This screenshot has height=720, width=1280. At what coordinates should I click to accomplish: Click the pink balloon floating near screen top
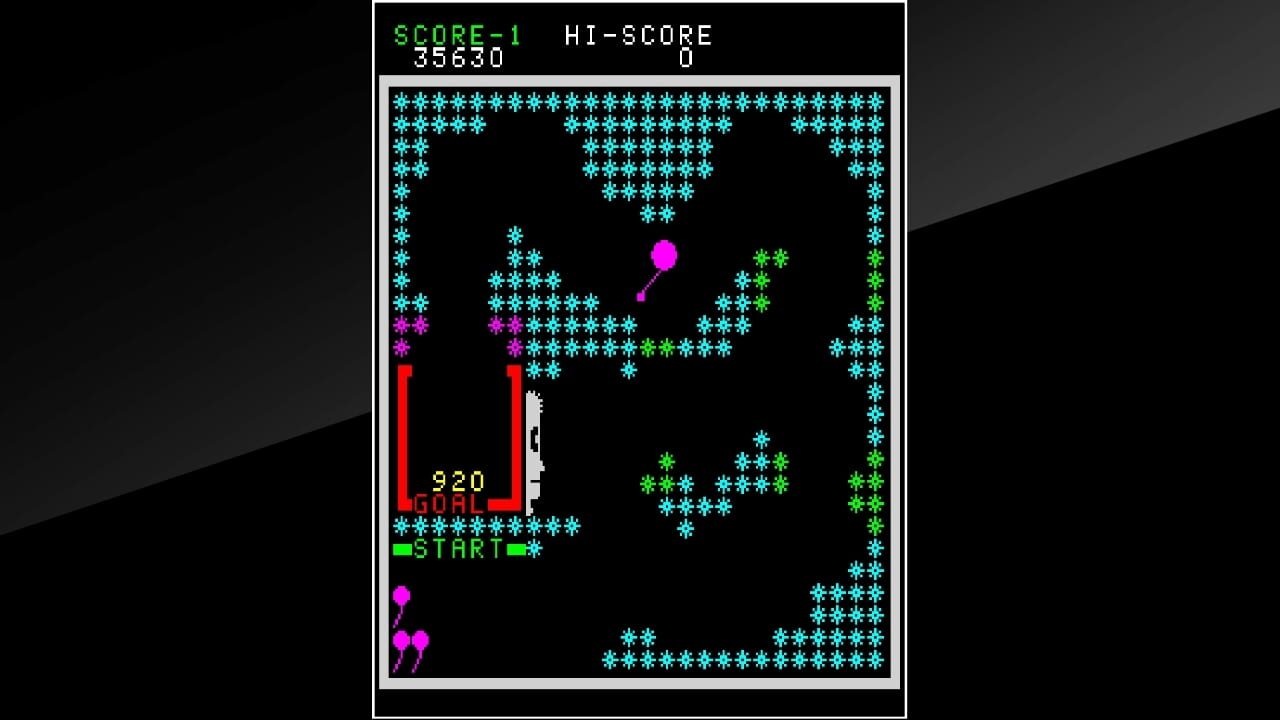tap(664, 253)
